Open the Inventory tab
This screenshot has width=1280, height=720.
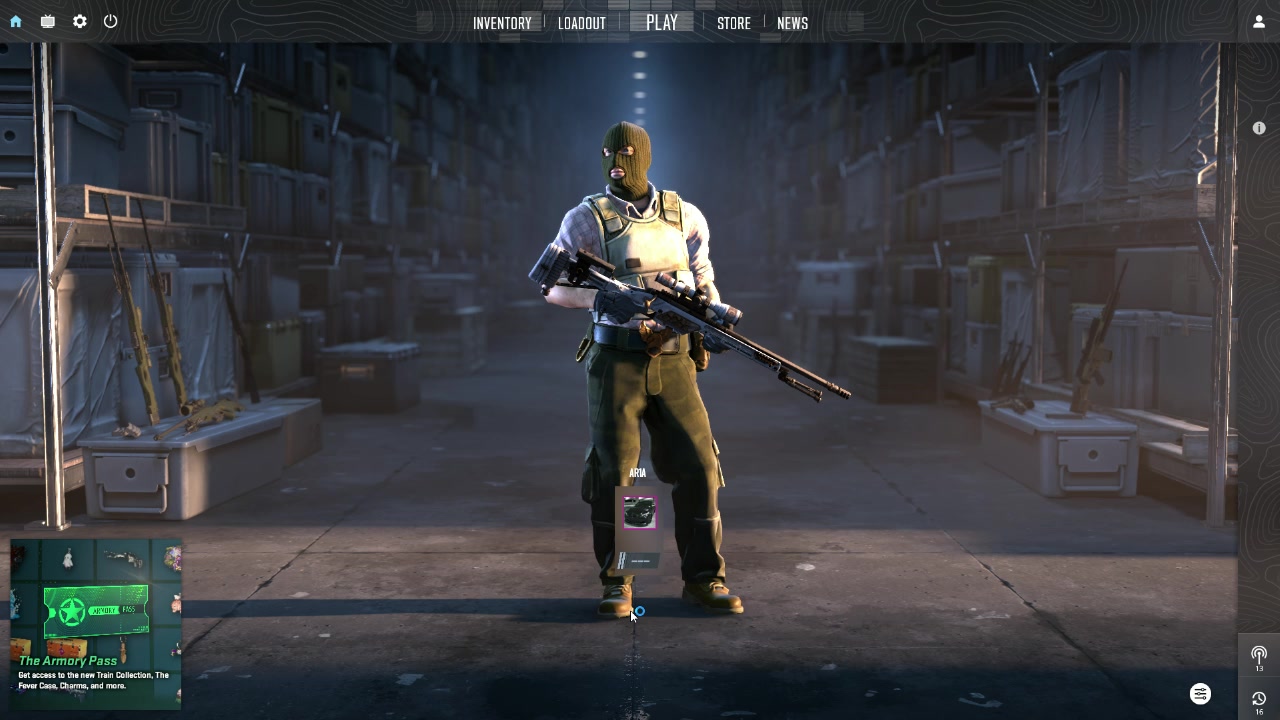(502, 23)
